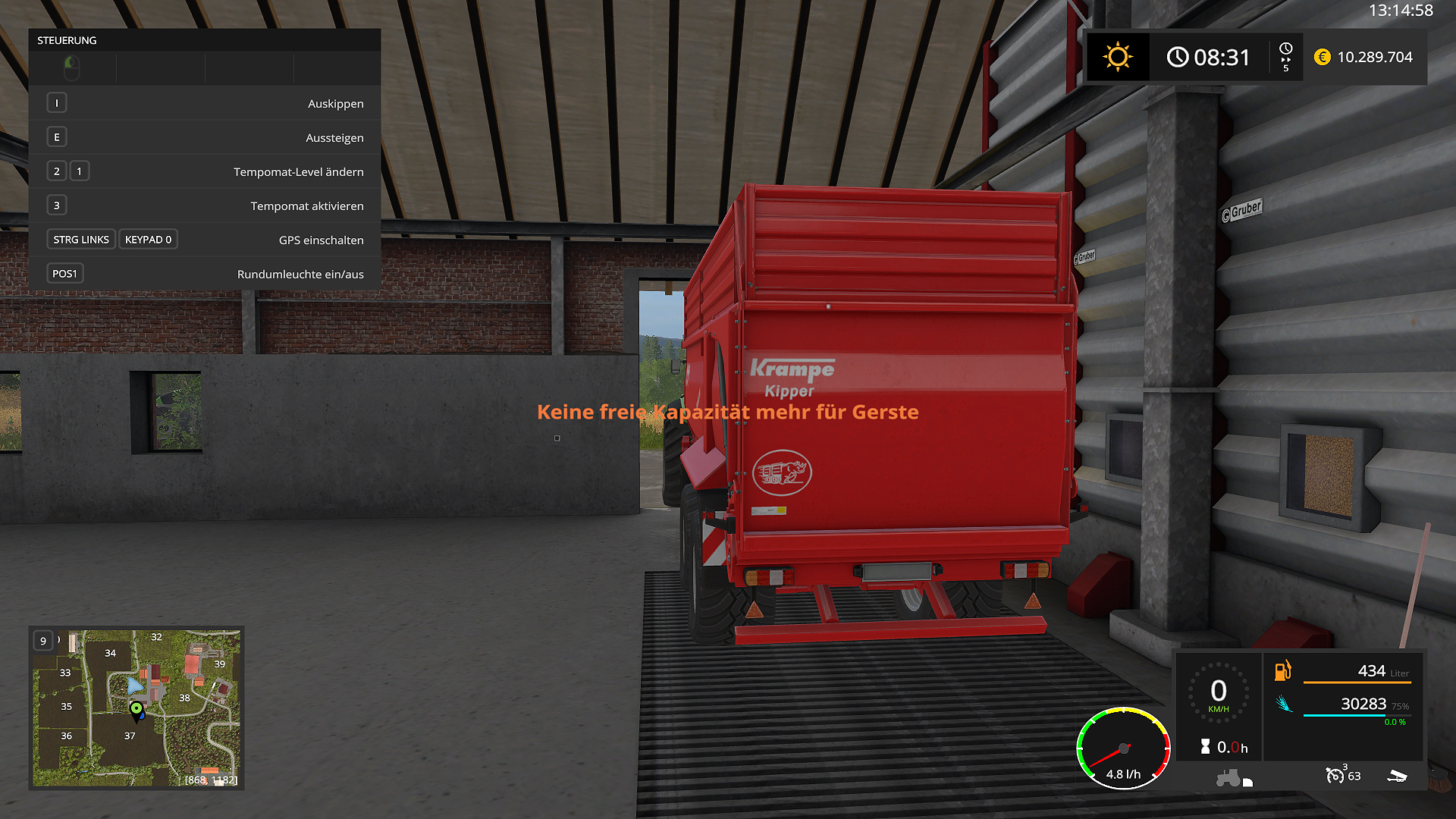The height and width of the screenshot is (819, 1456).
Task: Click the tractor vehicle icon
Action: click(1228, 778)
